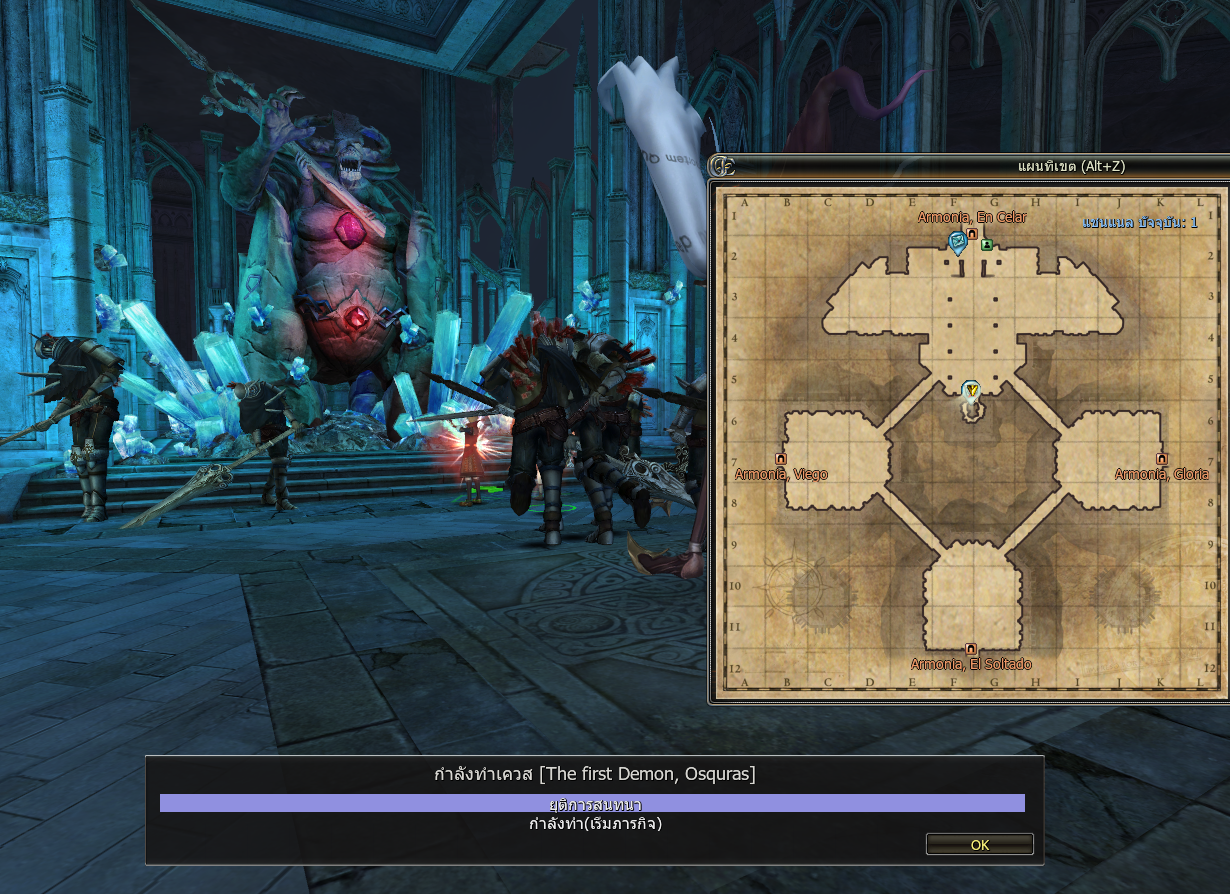Click the OK button in the quest dialog
1230x894 pixels.
[x=979, y=845]
